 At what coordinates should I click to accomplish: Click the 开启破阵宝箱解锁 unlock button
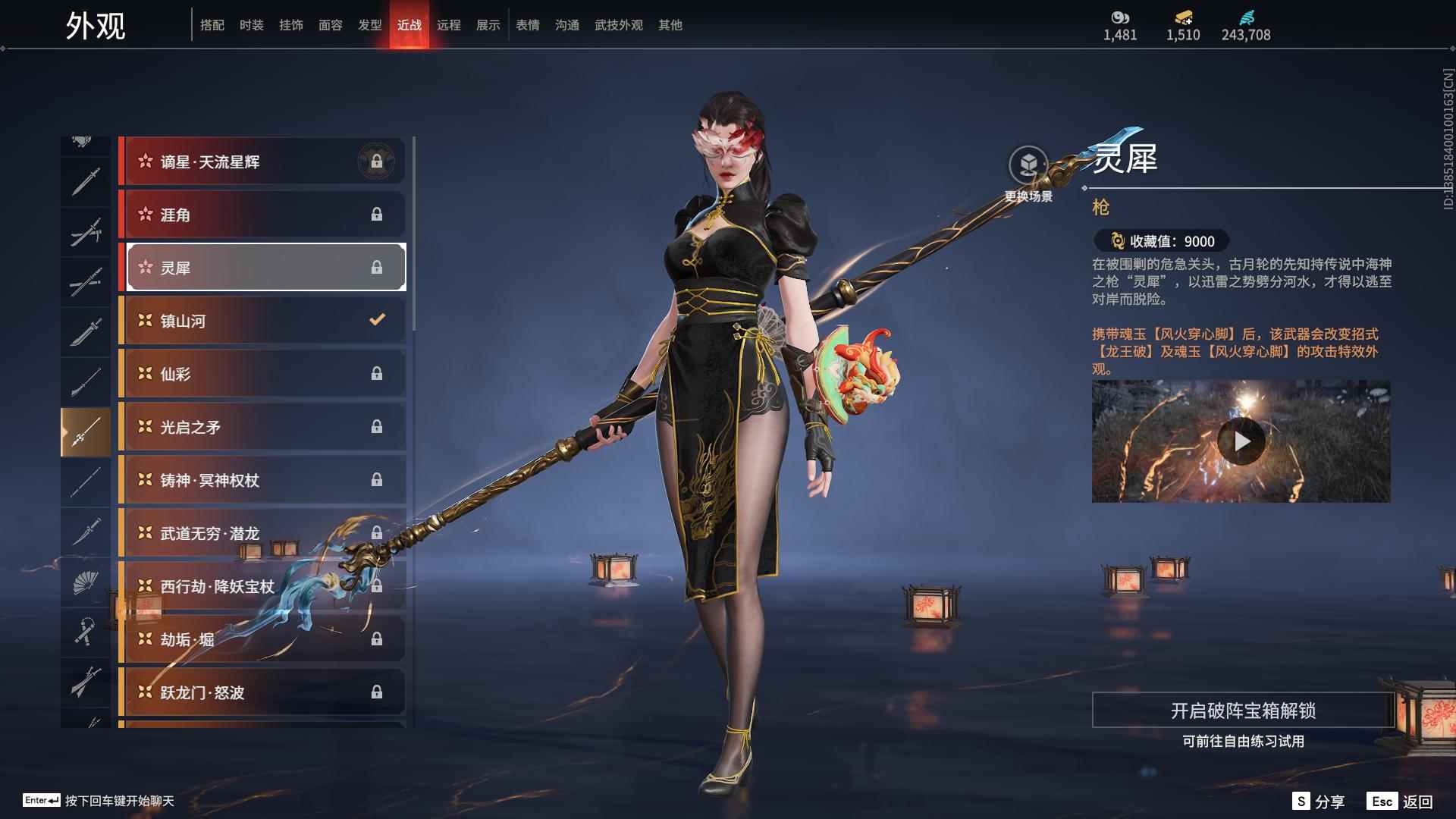[1242, 711]
